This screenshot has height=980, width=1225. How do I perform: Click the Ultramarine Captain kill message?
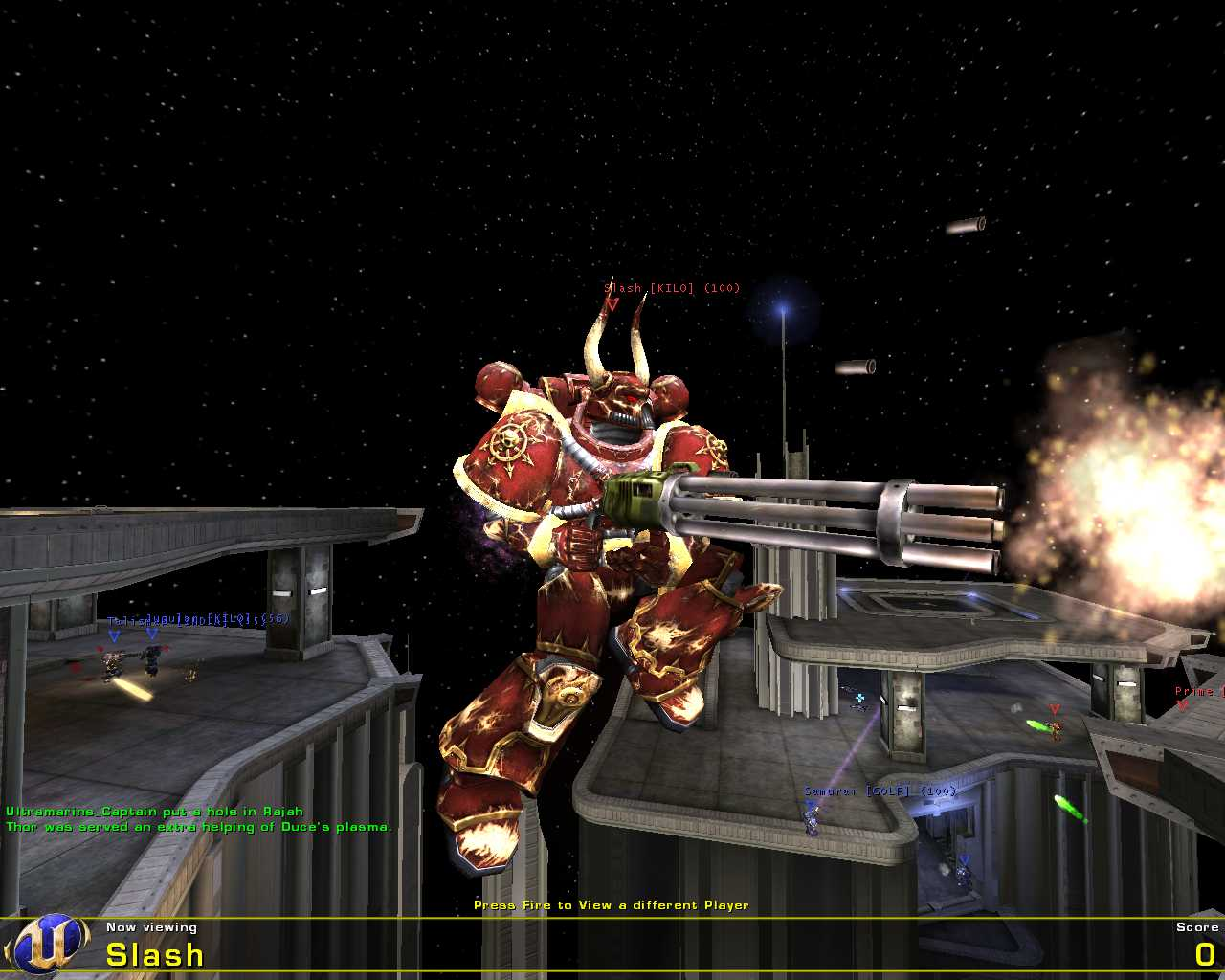point(153,810)
